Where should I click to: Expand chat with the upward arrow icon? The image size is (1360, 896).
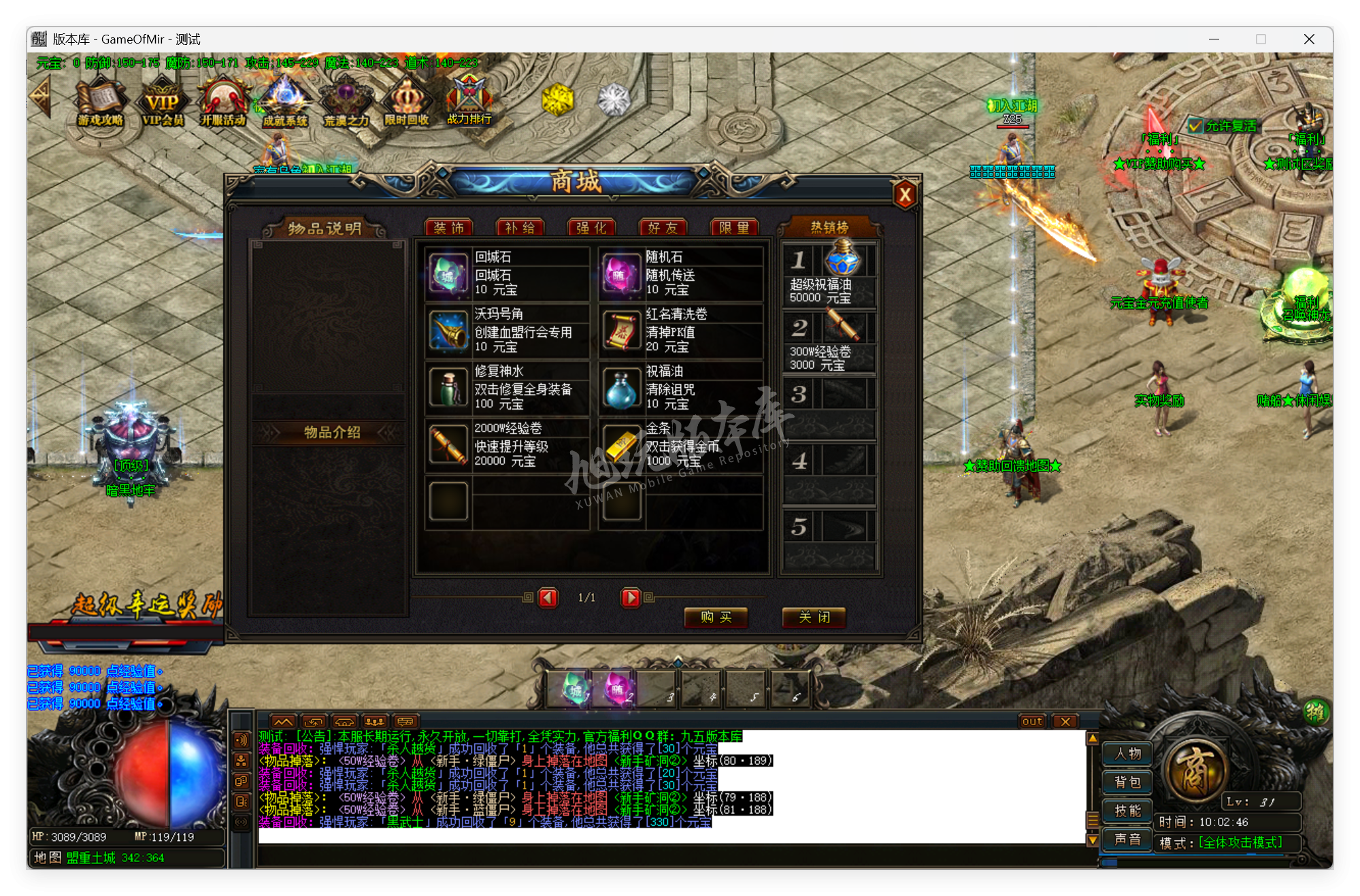(284, 721)
